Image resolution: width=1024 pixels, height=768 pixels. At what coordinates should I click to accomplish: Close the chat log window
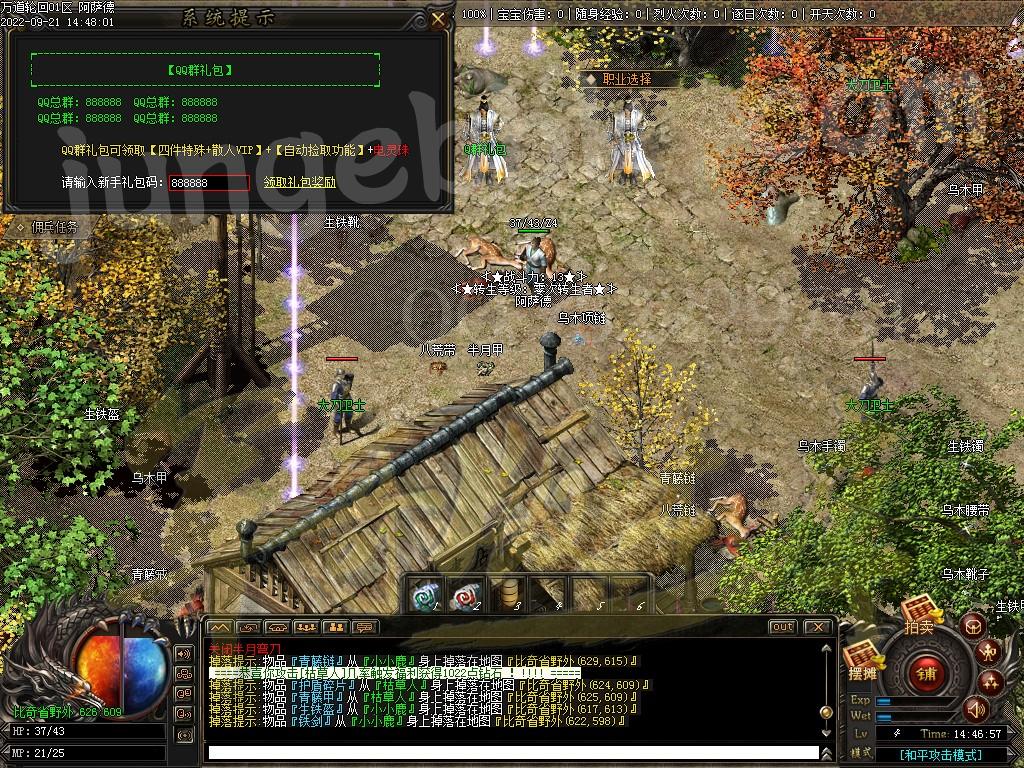point(818,627)
